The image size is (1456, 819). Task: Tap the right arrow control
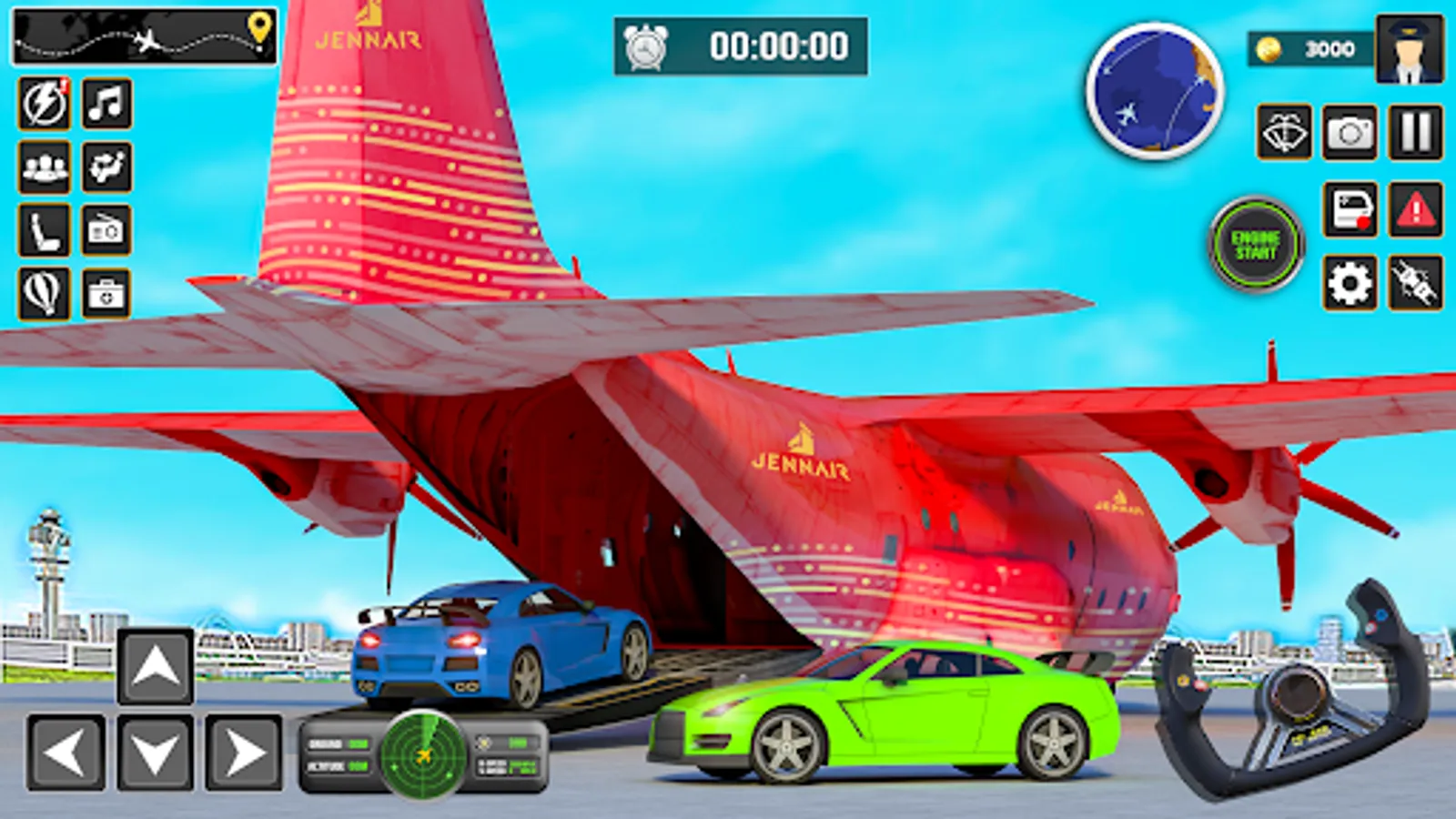click(x=243, y=753)
